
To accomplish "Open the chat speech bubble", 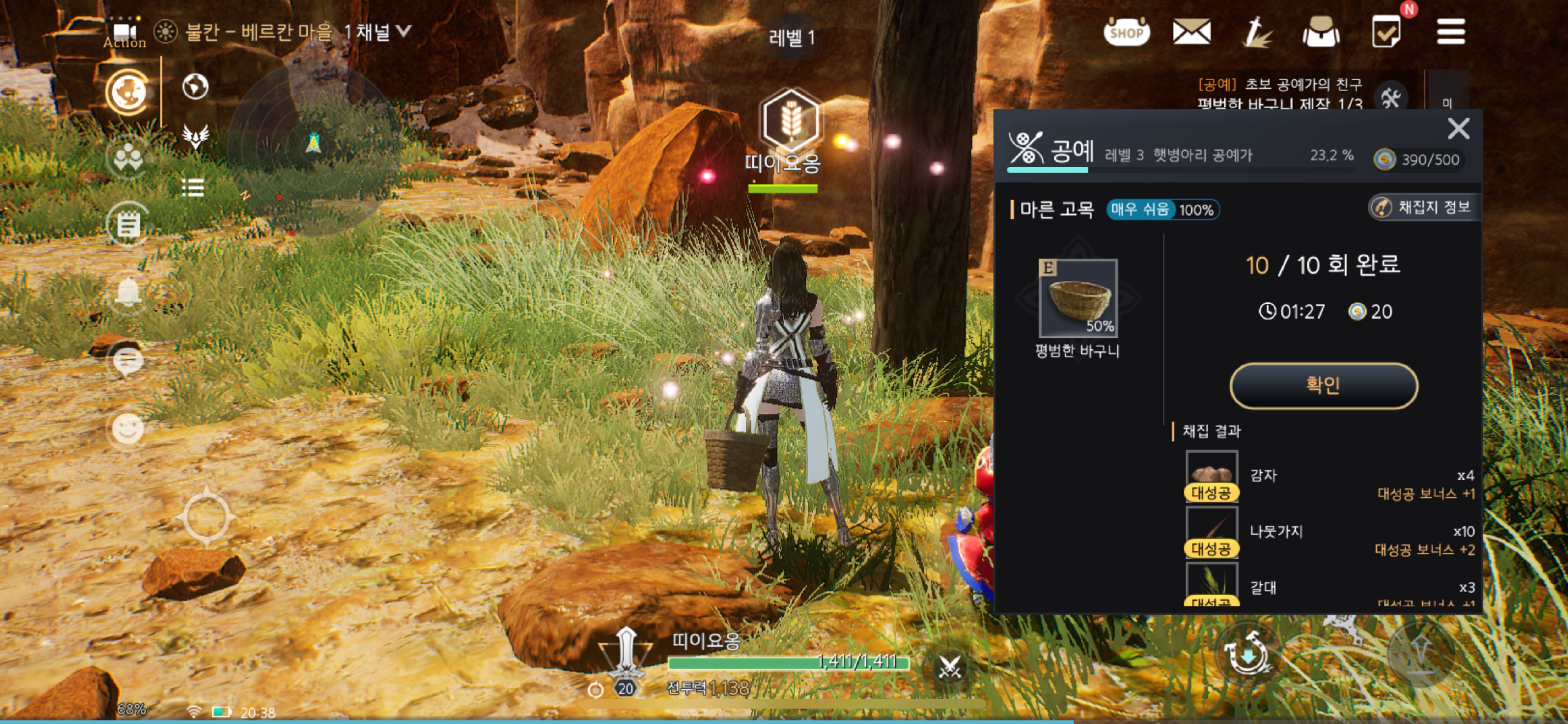I will tap(128, 362).
